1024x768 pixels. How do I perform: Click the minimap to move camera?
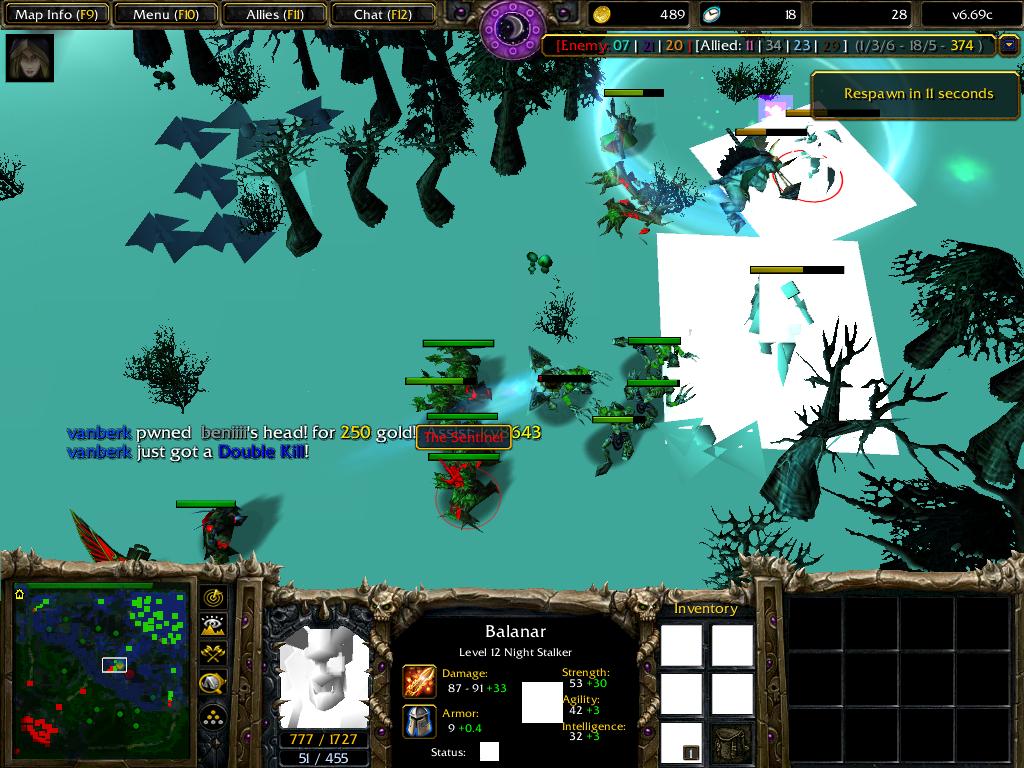tap(100, 662)
